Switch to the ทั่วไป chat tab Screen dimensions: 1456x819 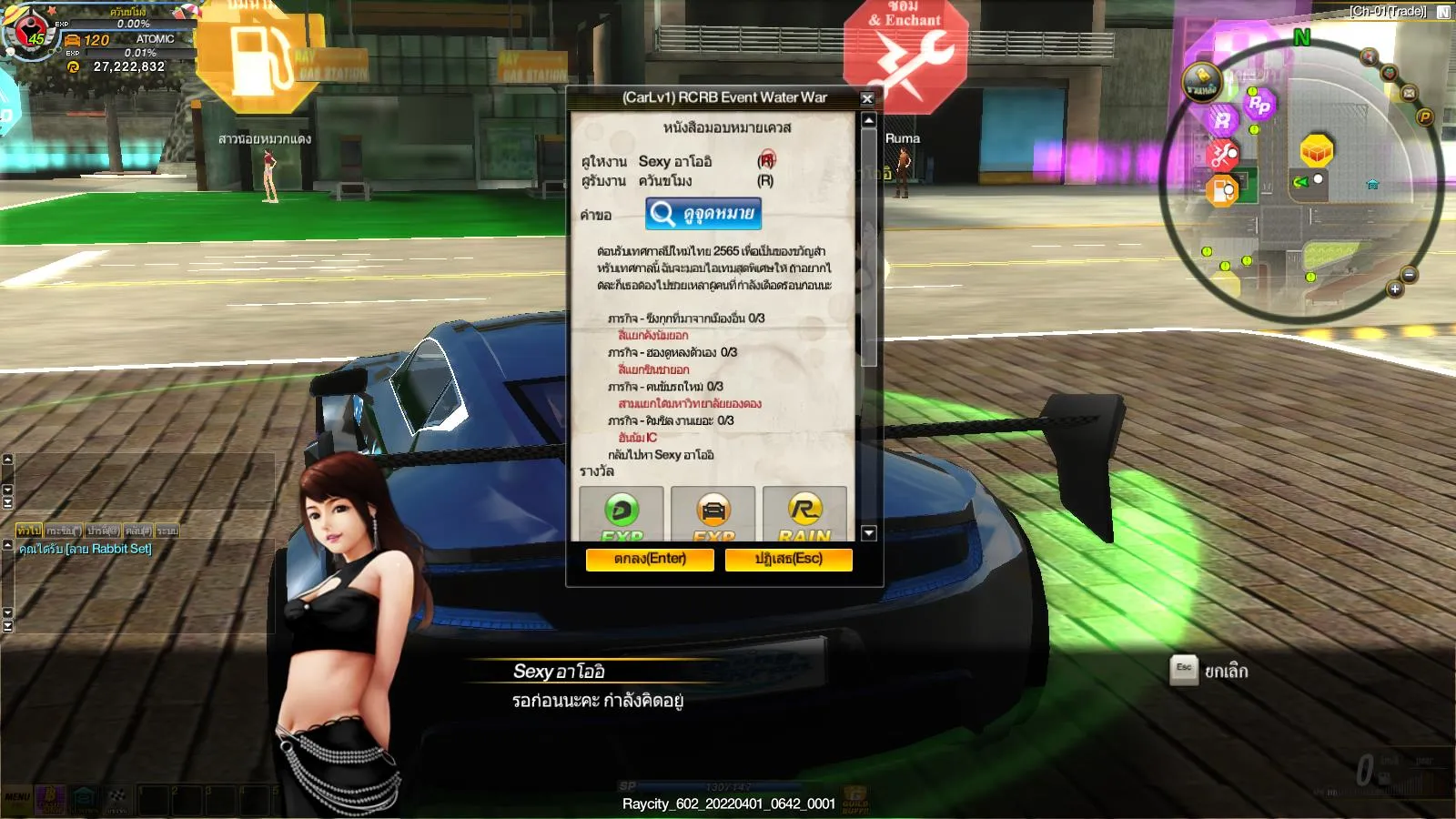(x=28, y=531)
